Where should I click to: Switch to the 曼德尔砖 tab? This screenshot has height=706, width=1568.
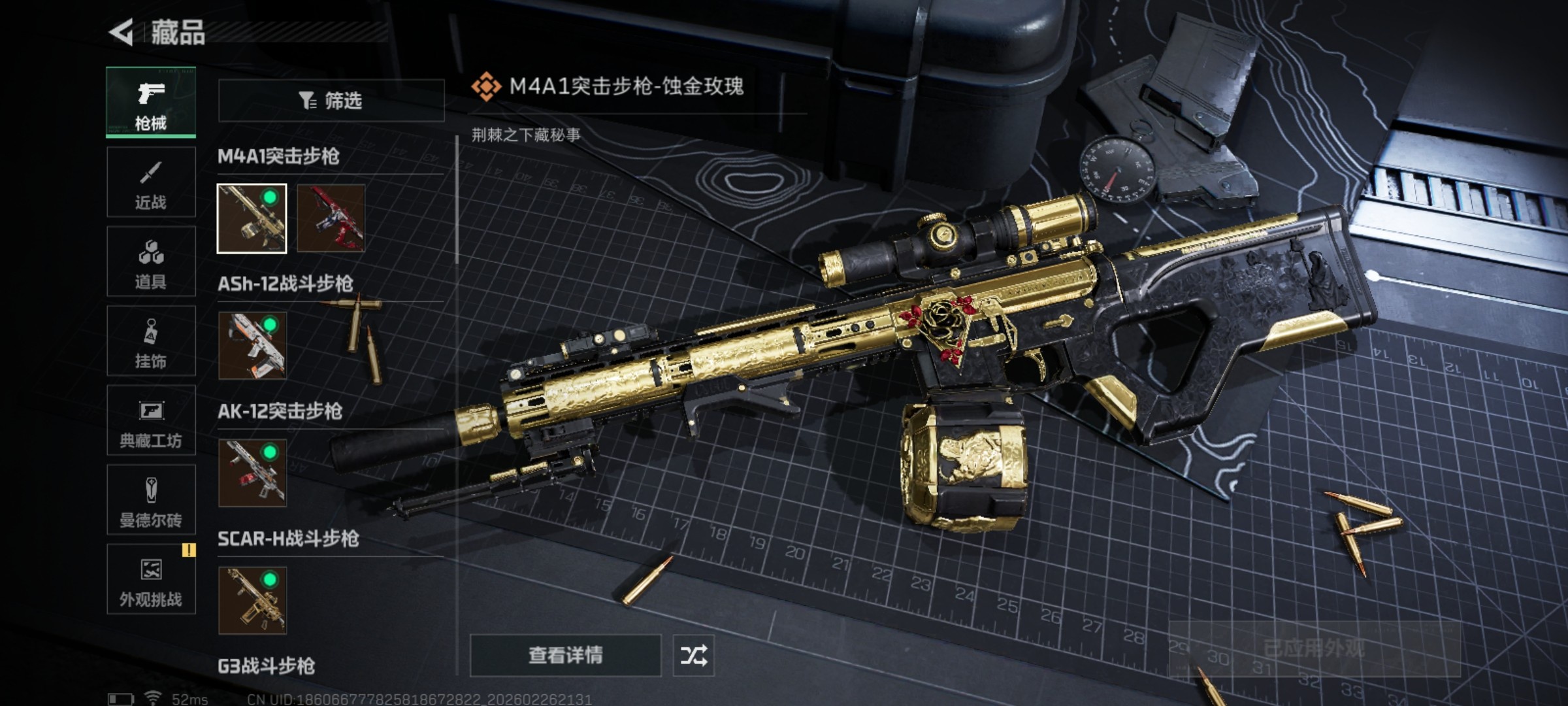[151, 500]
